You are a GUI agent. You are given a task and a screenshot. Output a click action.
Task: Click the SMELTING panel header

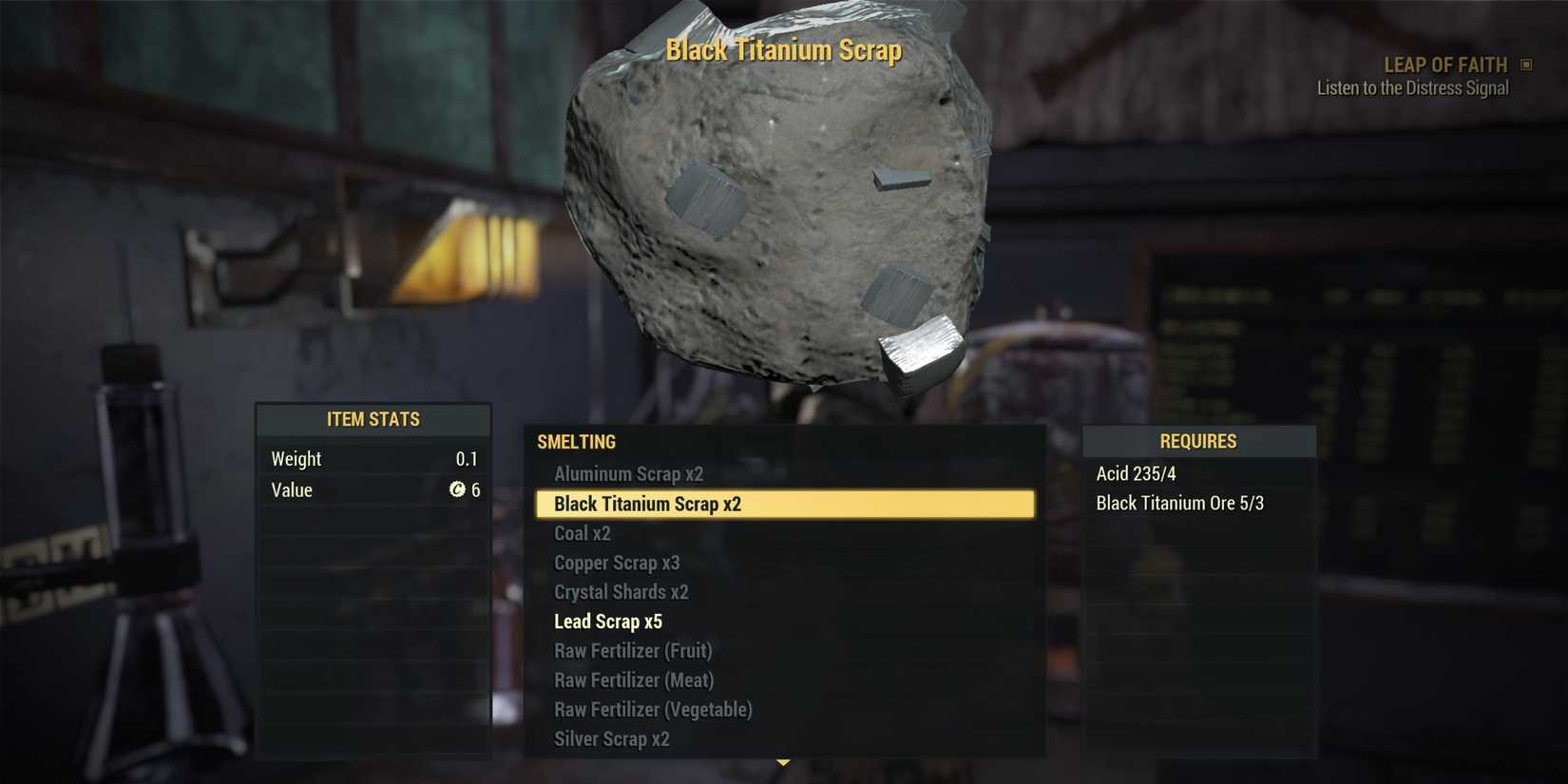click(x=576, y=441)
